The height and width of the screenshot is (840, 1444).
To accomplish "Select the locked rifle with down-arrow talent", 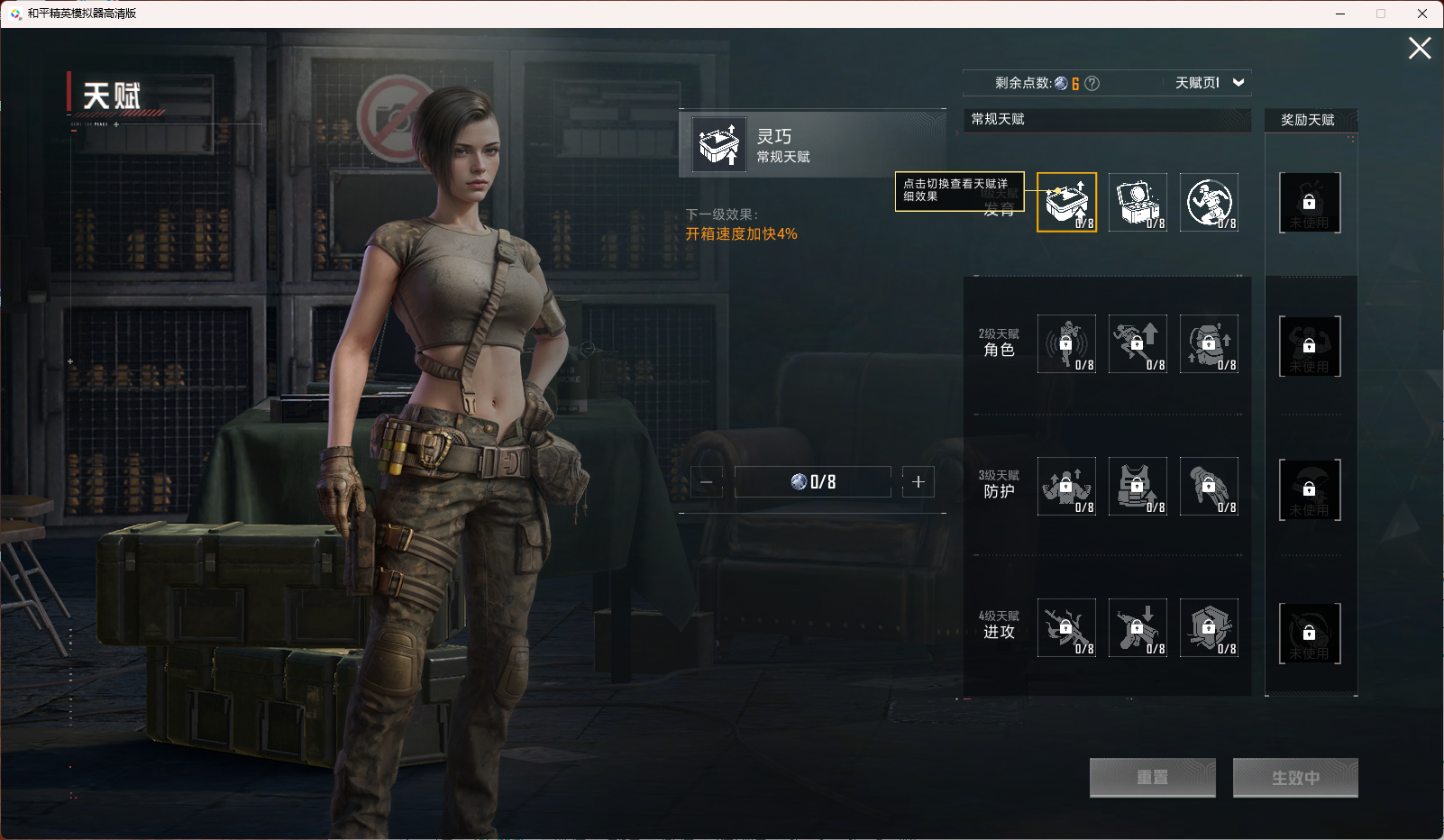I will click(x=1138, y=627).
